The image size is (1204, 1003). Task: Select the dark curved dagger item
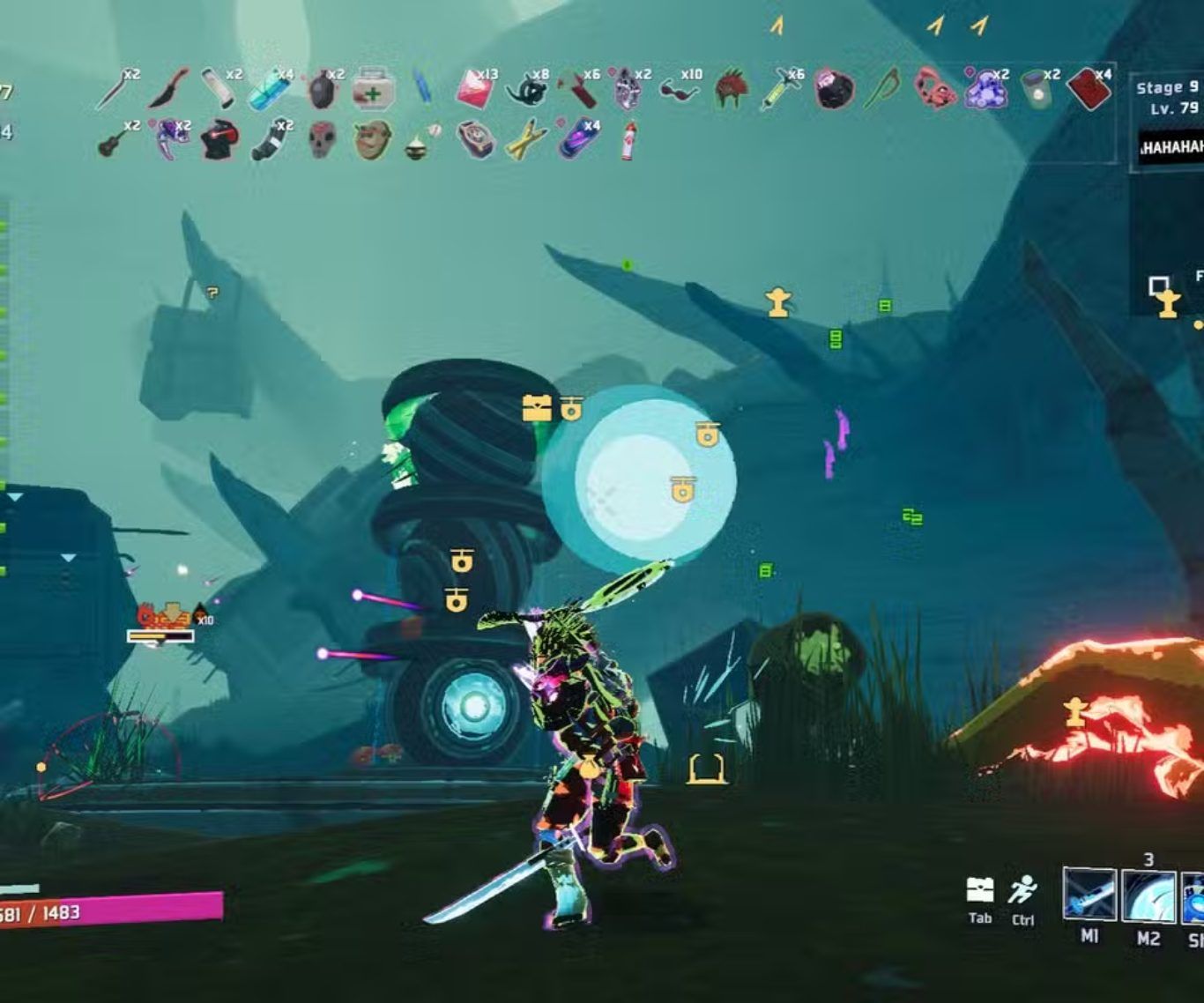pos(168,89)
